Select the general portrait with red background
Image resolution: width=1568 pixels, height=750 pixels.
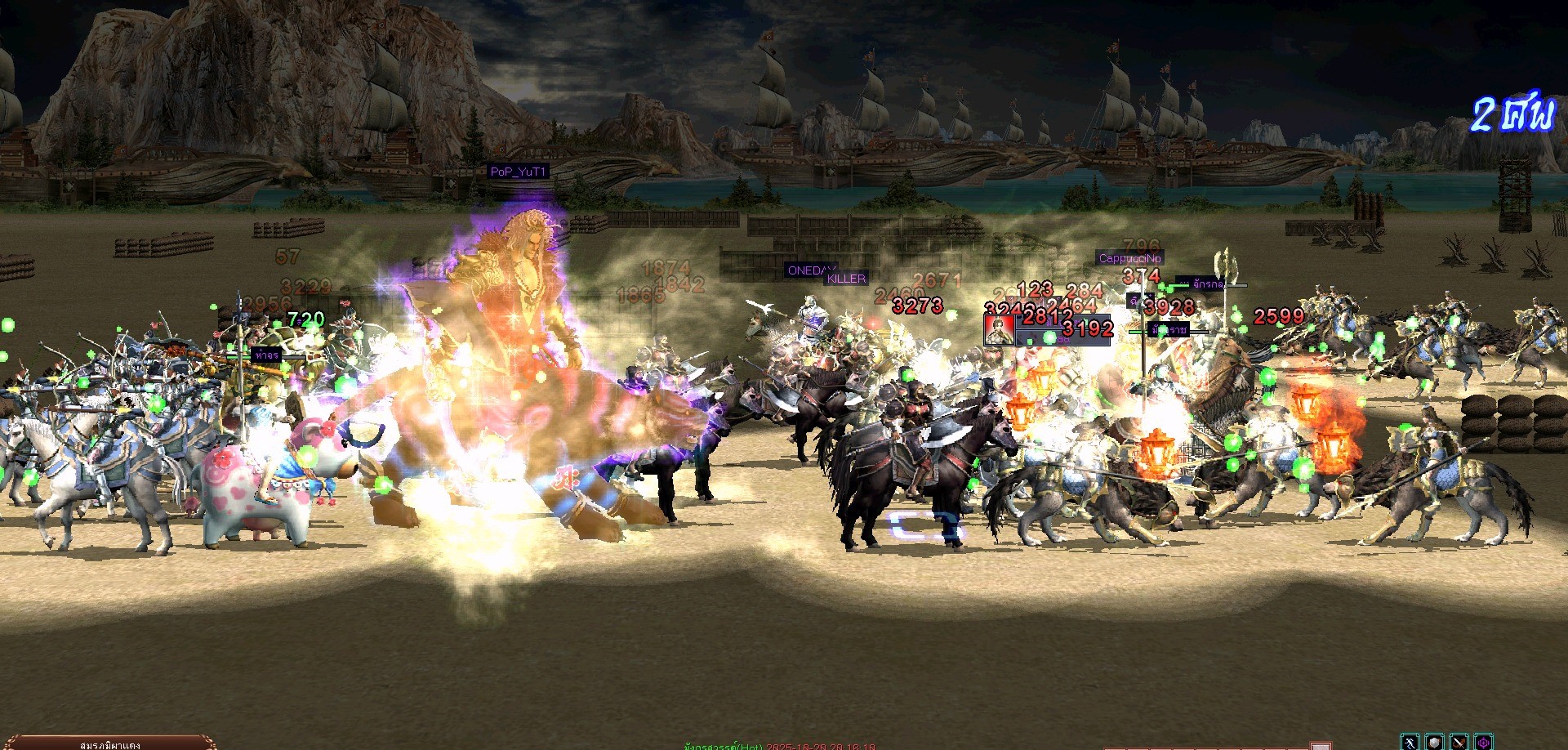click(x=999, y=330)
